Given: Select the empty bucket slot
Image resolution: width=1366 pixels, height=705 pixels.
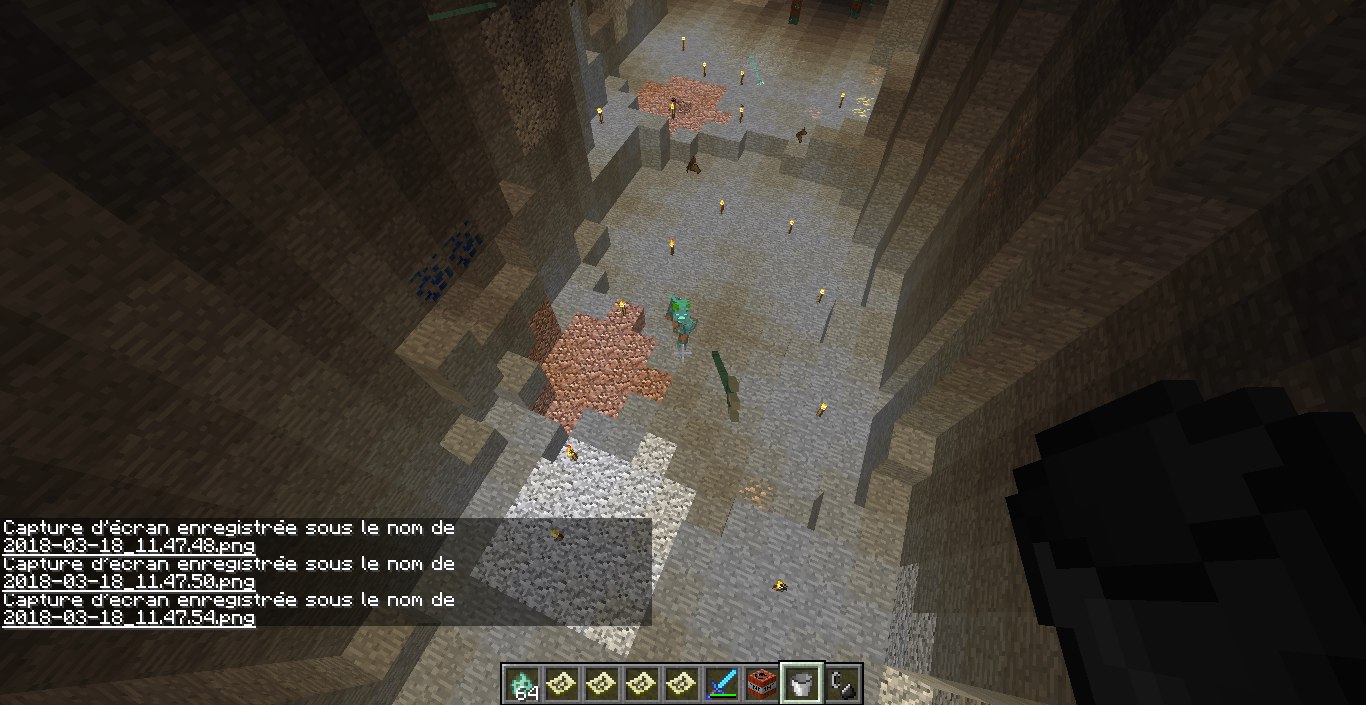Looking at the screenshot, I should point(802,683).
